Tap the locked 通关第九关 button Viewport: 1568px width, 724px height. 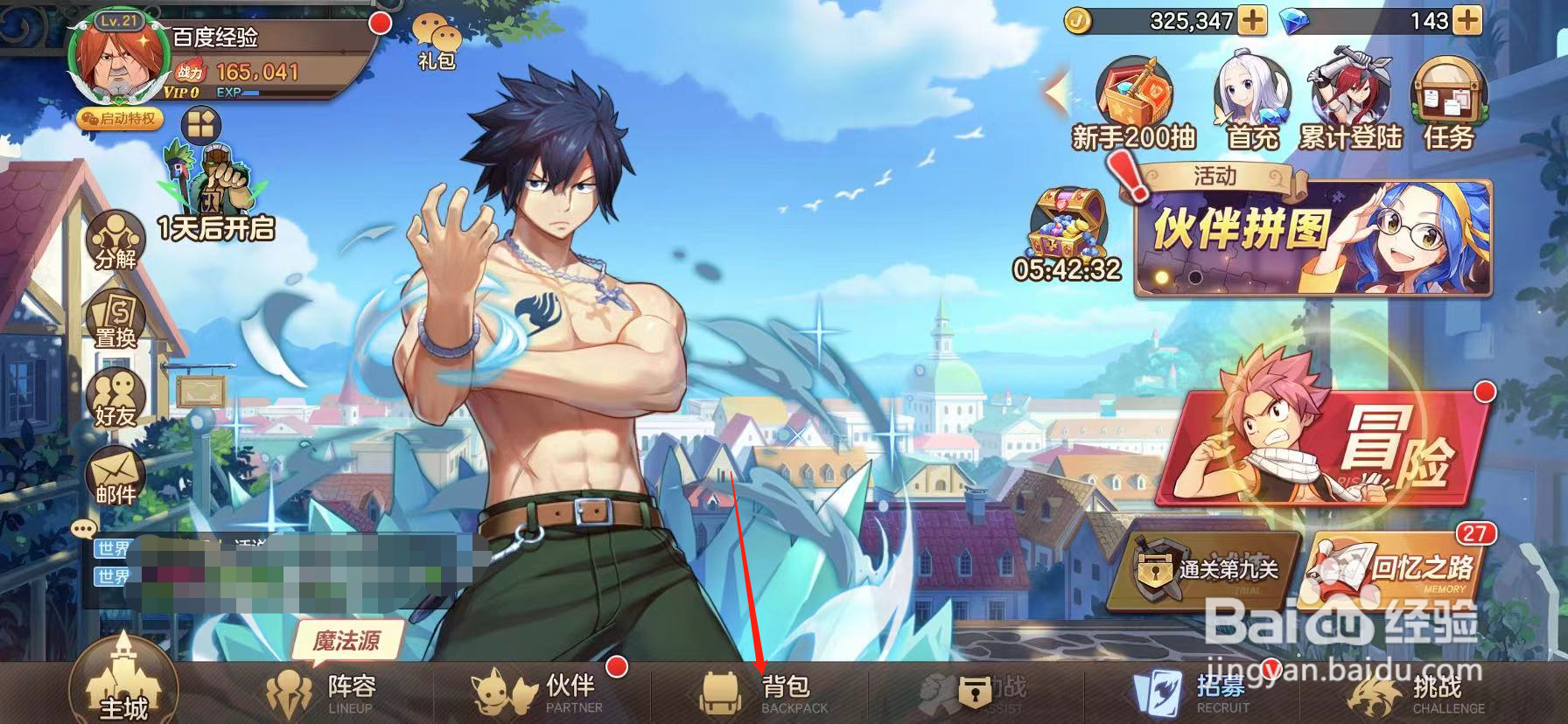click(1204, 568)
